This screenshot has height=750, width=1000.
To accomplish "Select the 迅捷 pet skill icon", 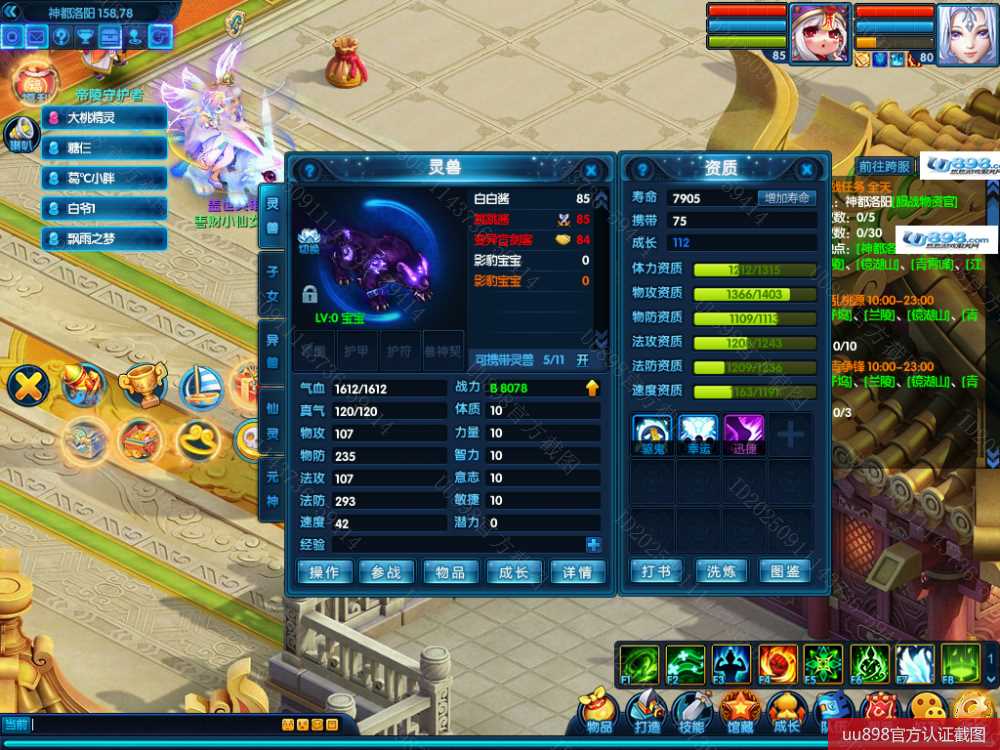I will click(743, 431).
